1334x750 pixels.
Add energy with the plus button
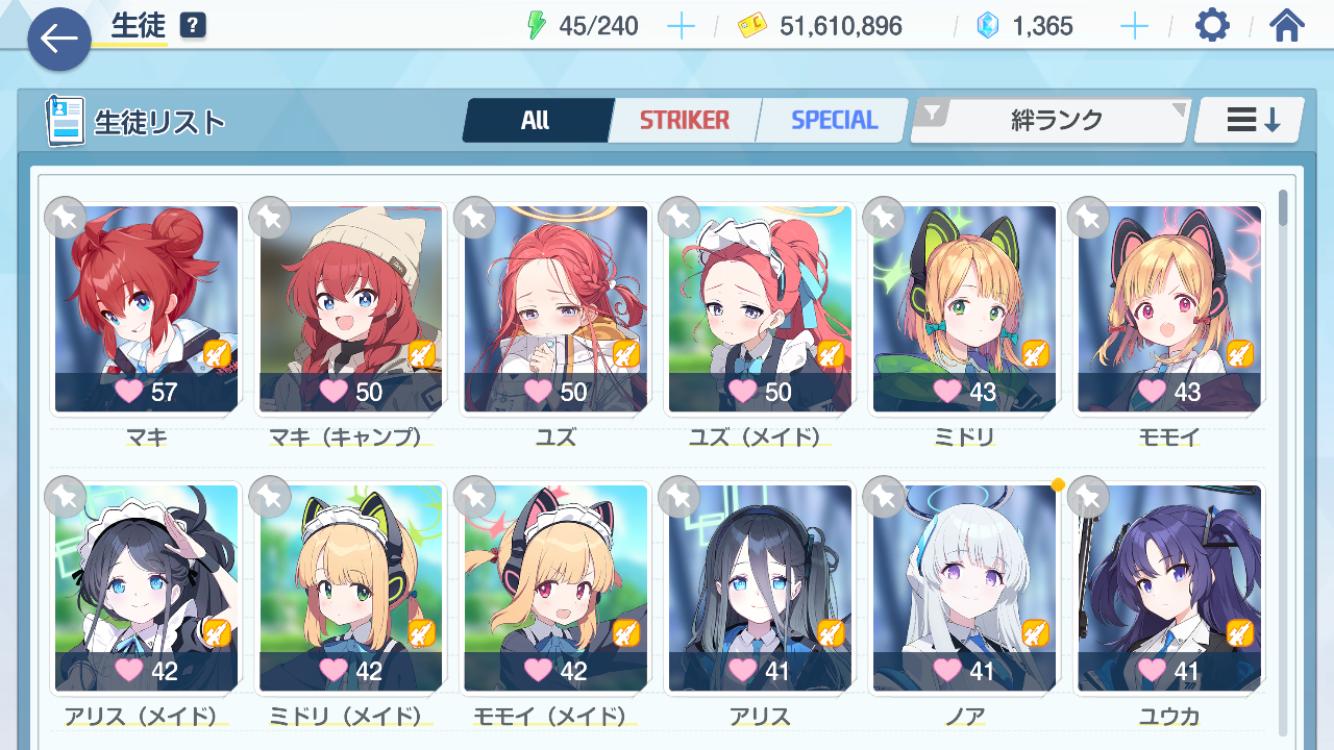click(x=680, y=26)
